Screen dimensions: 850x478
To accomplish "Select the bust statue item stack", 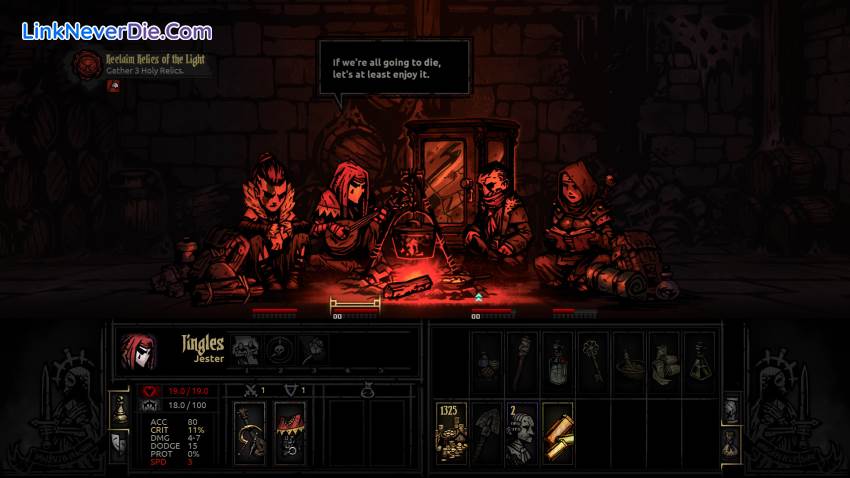I will [522, 432].
